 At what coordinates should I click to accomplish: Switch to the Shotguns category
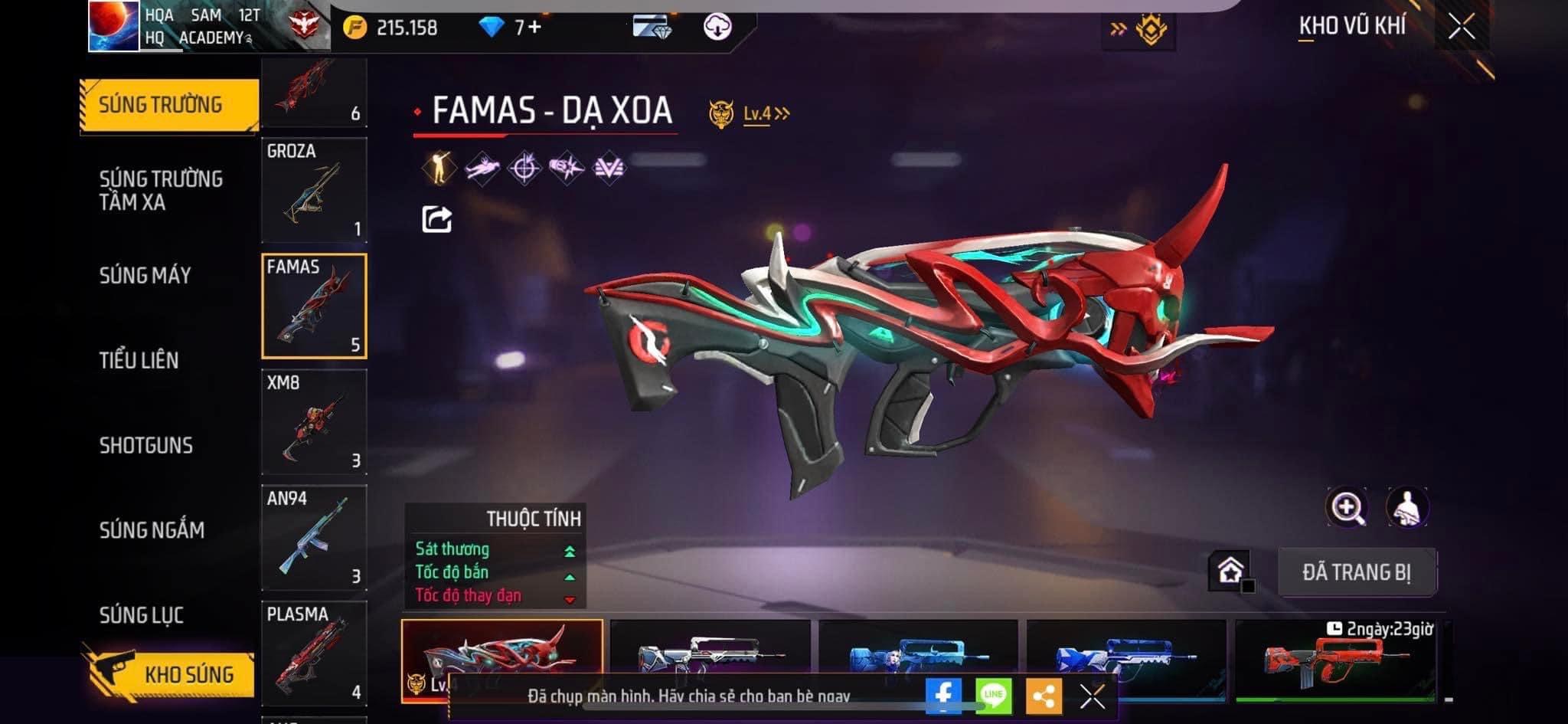[145, 445]
